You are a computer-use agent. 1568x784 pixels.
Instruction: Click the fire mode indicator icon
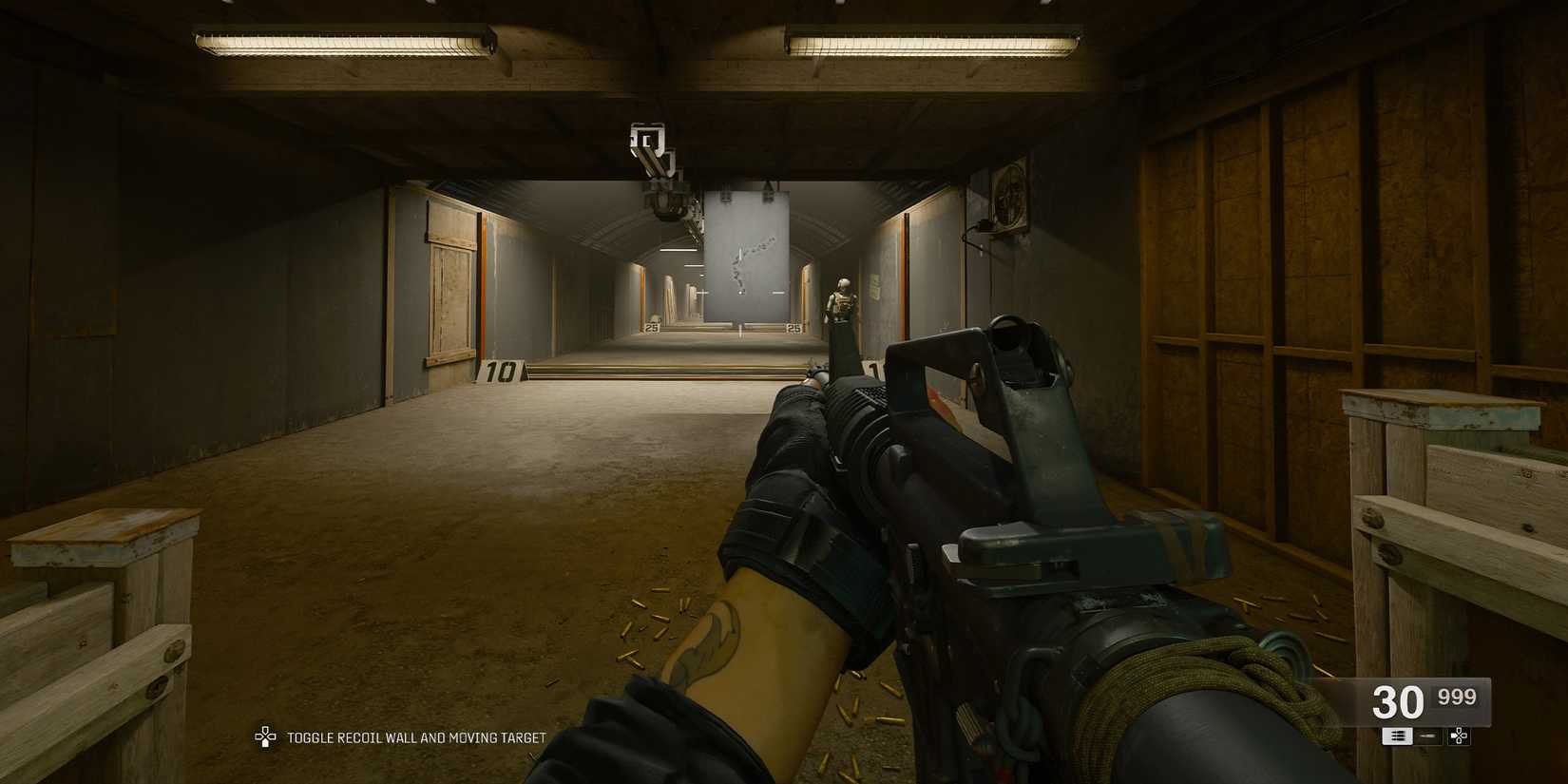tap(1427, 736)
